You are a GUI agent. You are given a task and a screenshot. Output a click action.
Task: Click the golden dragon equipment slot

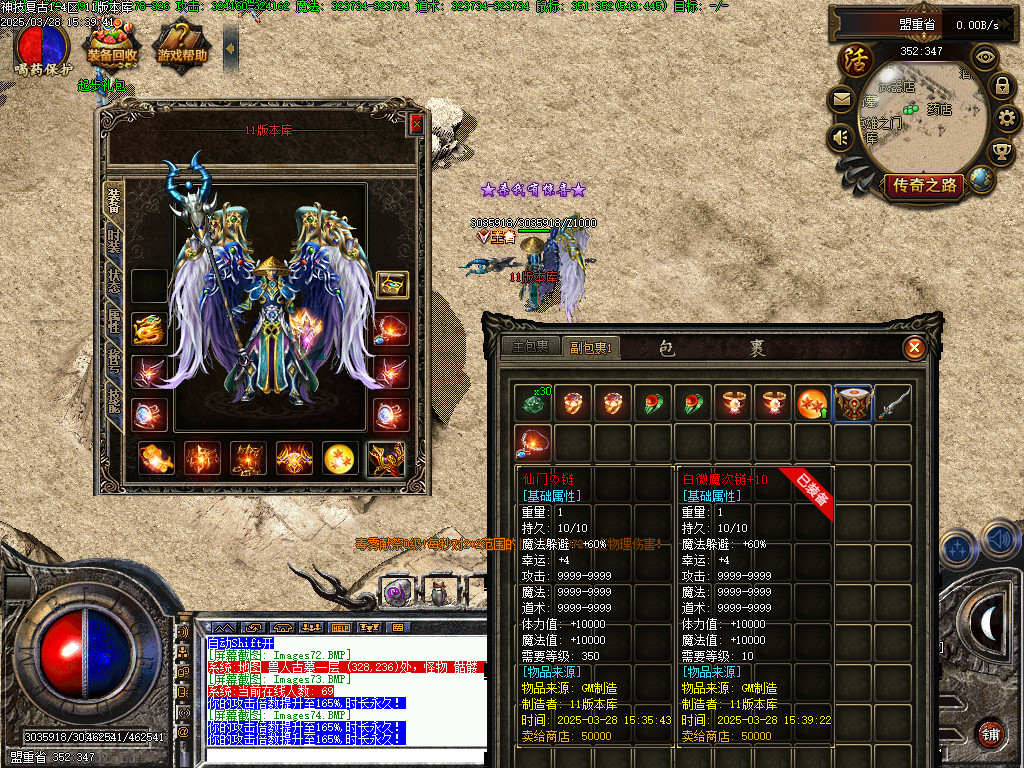[x=149, y=329]
